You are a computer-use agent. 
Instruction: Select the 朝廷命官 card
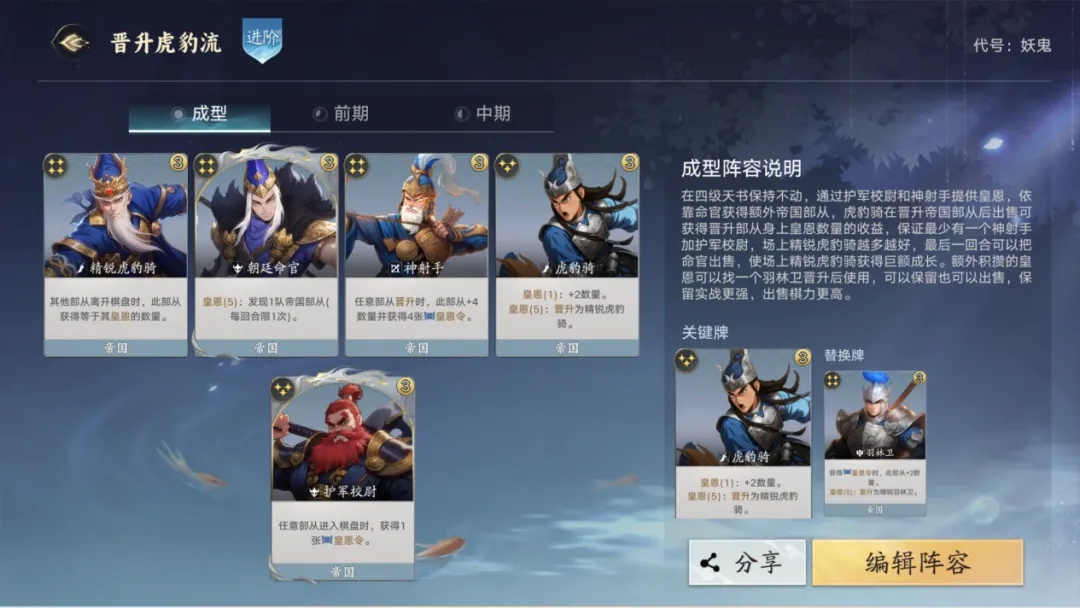[x=266, y=255]
